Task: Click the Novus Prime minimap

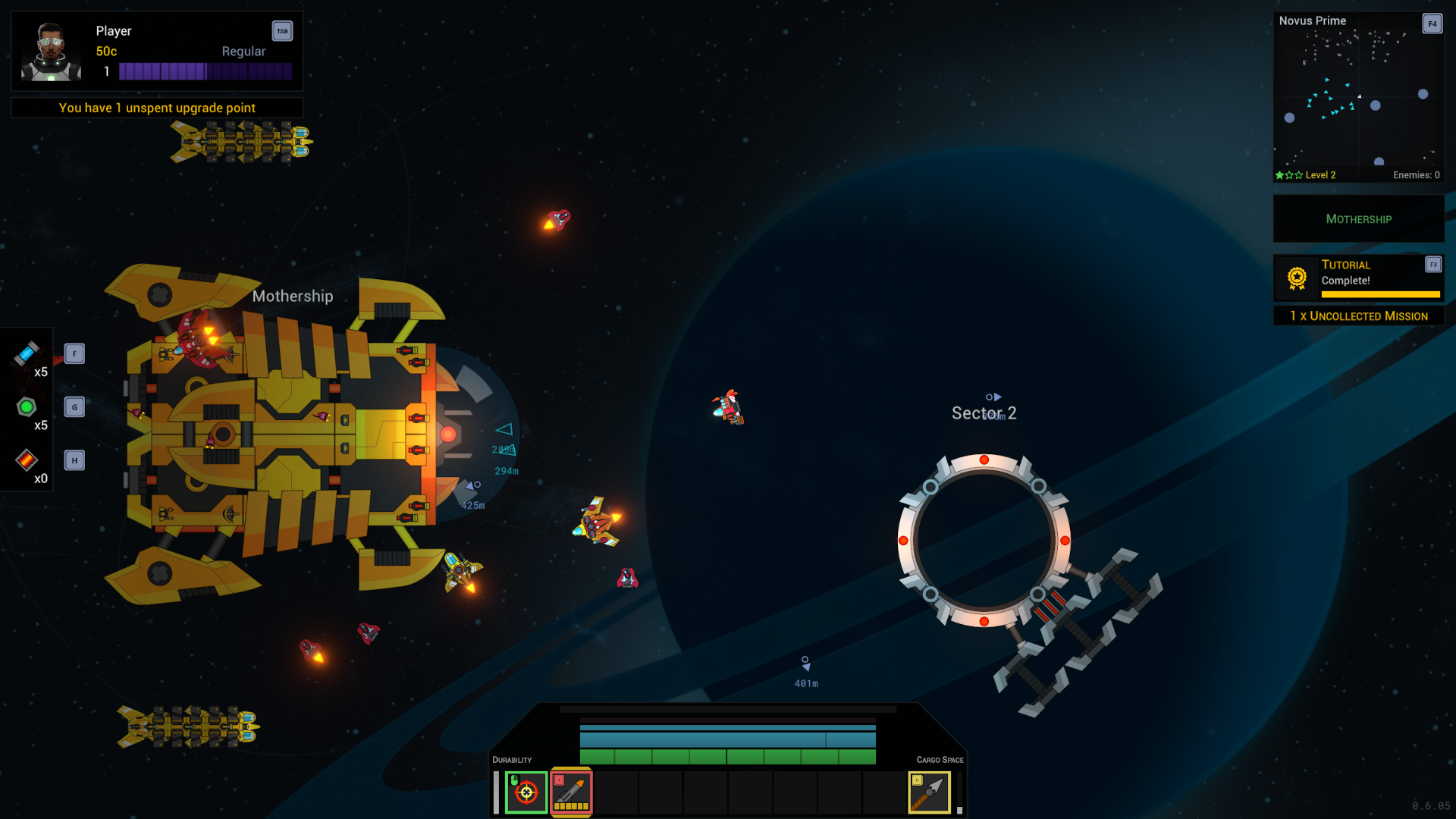Action: 1358,99
